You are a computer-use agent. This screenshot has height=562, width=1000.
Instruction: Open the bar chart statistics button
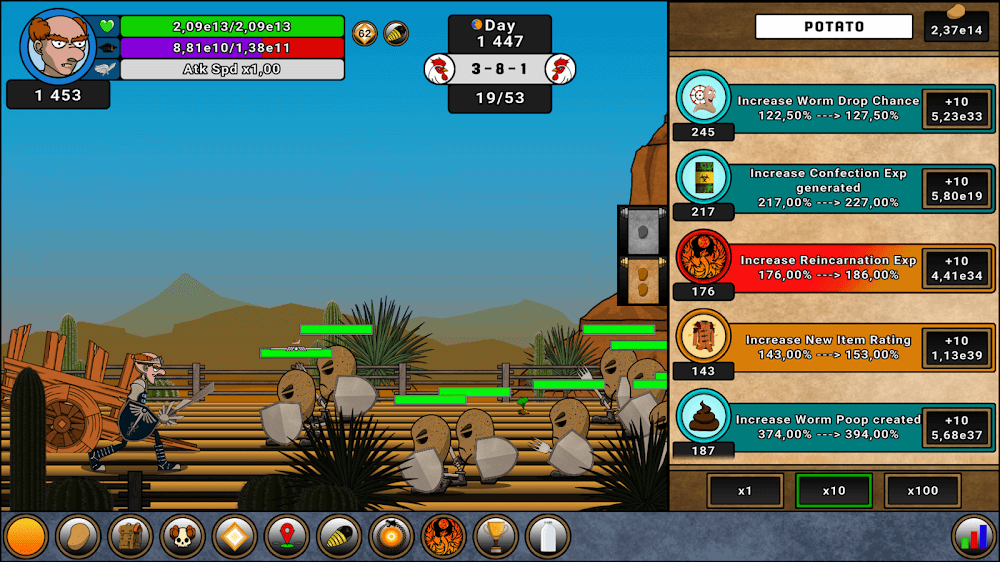click(x=974, y=537)
